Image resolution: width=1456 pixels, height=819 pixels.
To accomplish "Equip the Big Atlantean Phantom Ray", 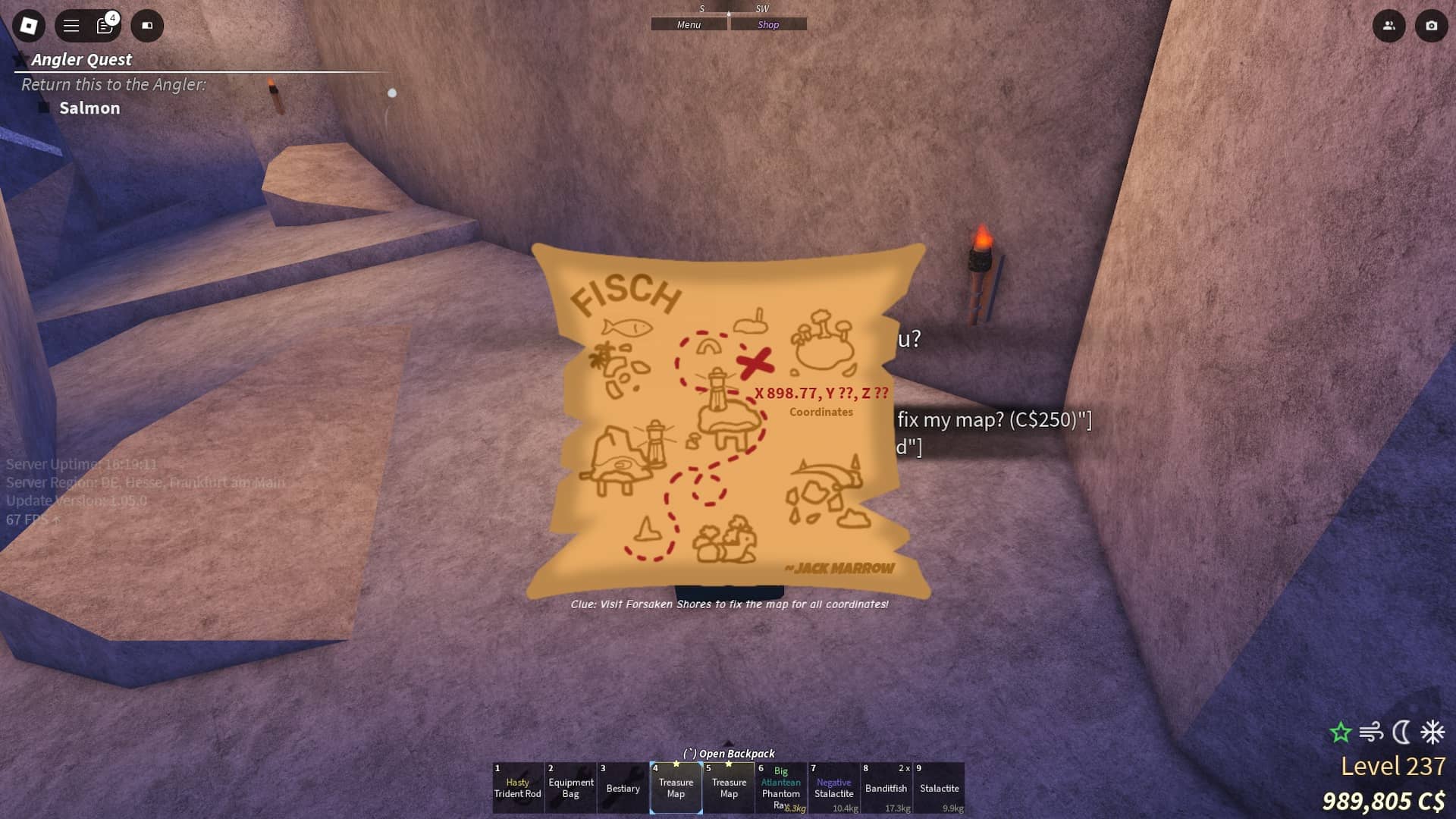I will (x=781, y=789).
